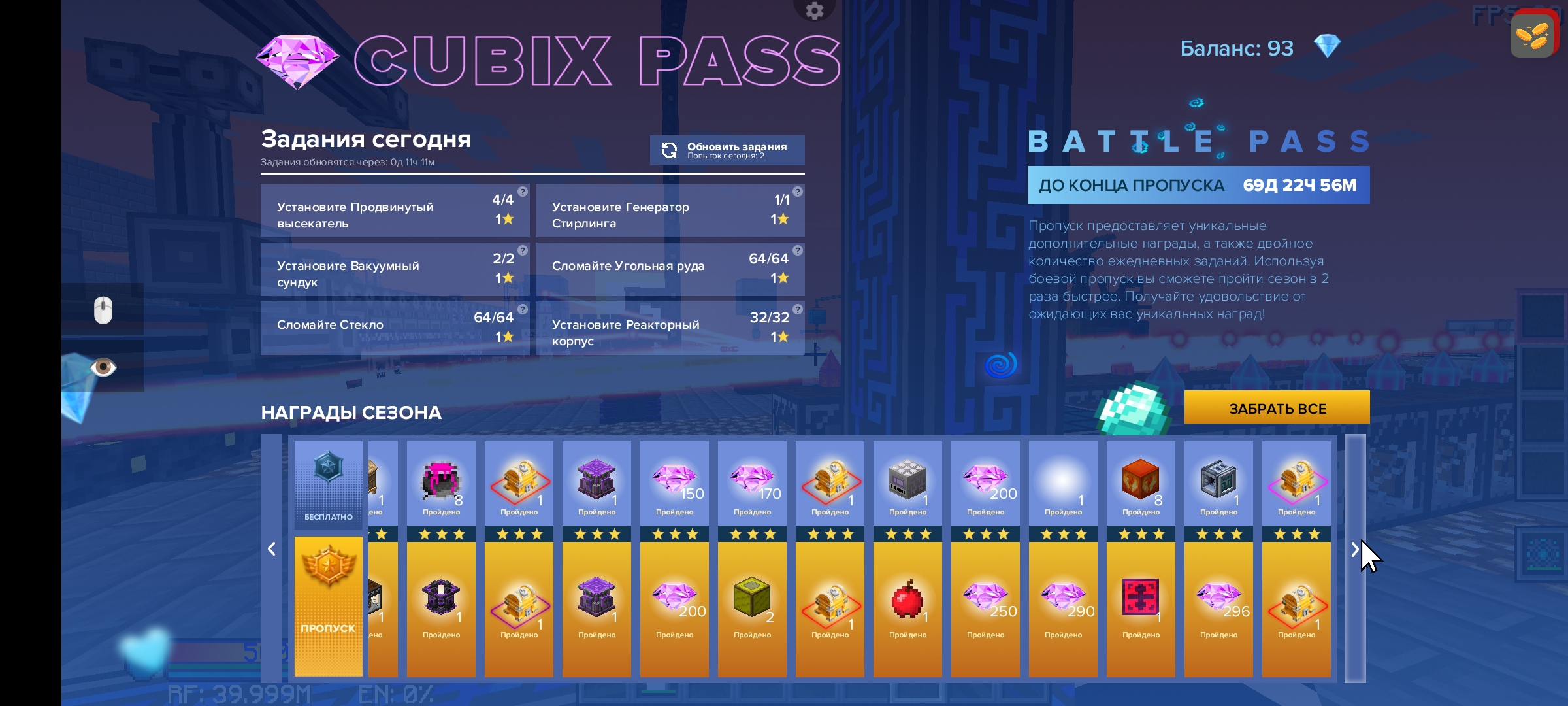Click the diamond icon beside balance

point(1327,47)
